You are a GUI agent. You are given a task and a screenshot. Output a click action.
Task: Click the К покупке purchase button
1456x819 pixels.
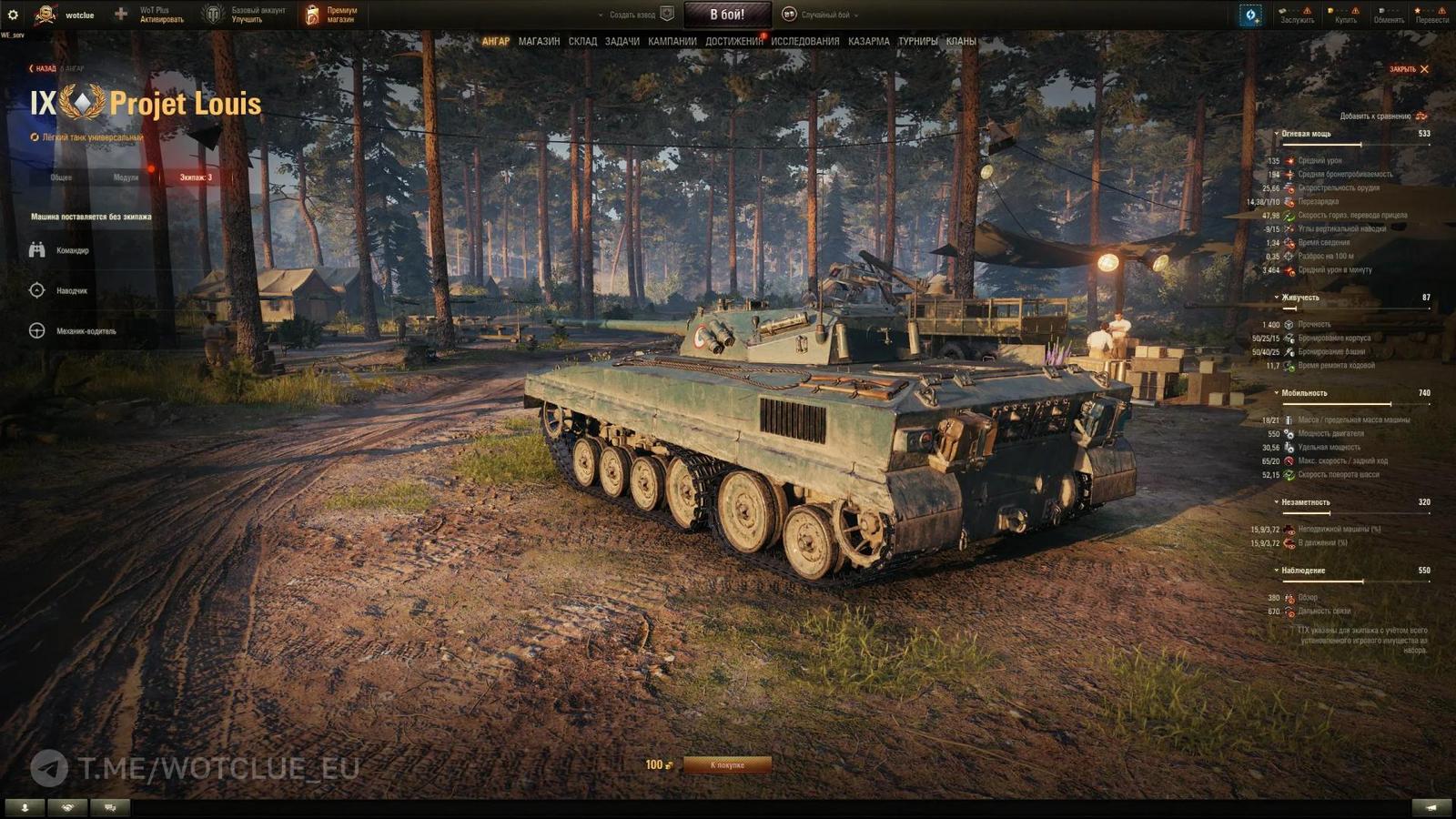click(728, 764)
